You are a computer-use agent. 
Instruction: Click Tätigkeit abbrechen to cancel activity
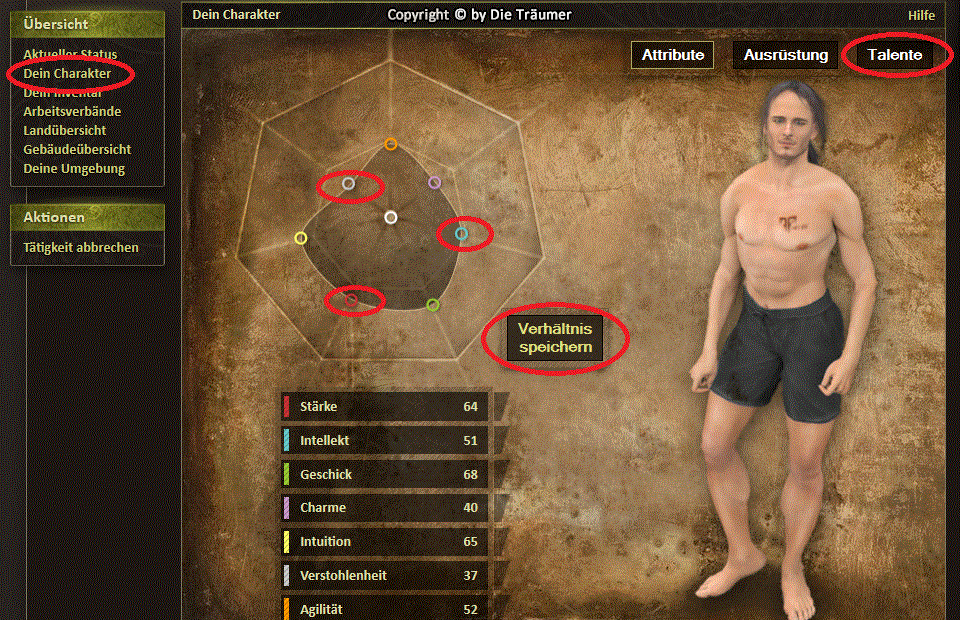81,247
